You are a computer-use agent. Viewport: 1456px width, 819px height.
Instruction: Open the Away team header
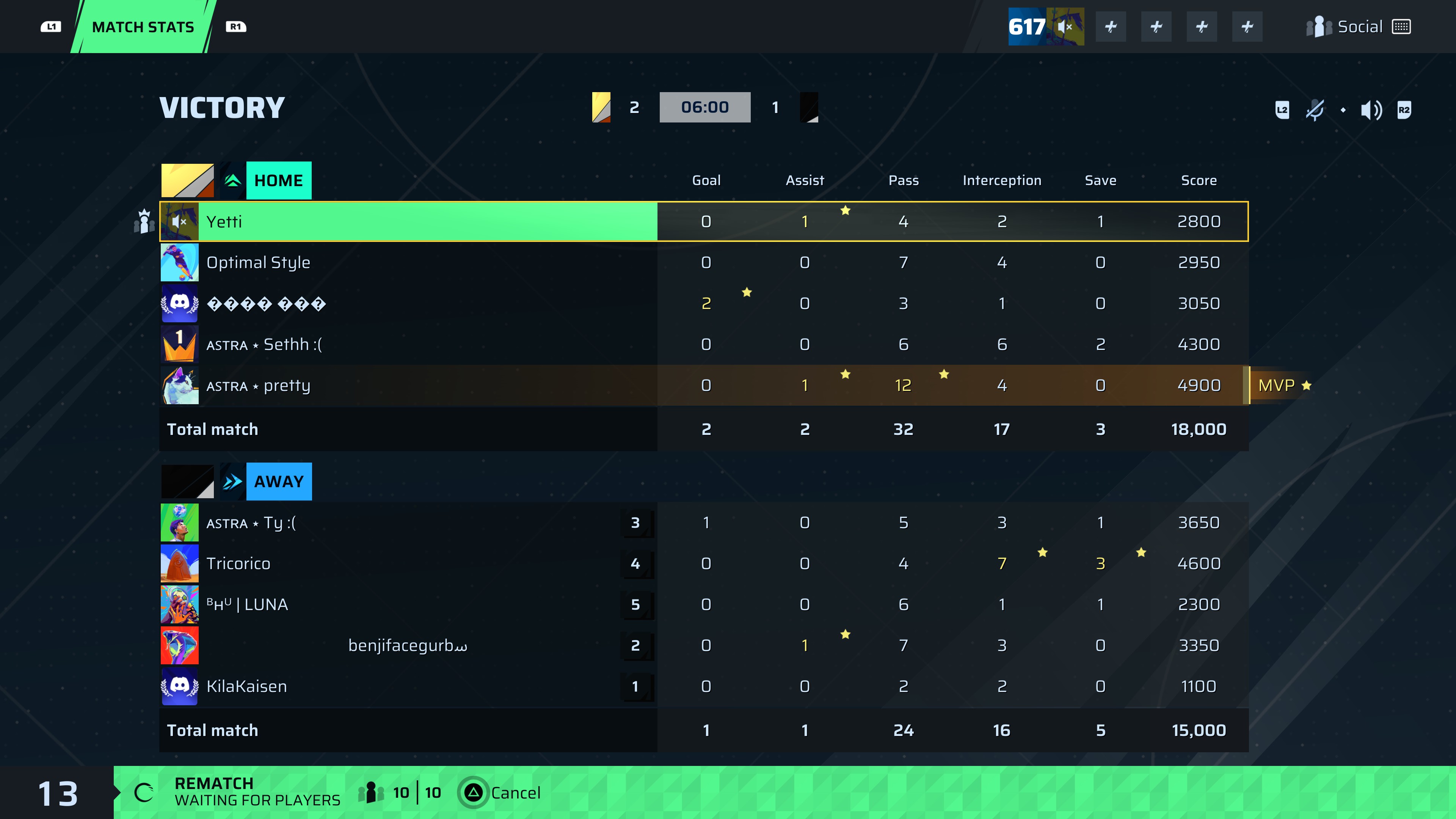pyautogui.click(x=278, y=482)
